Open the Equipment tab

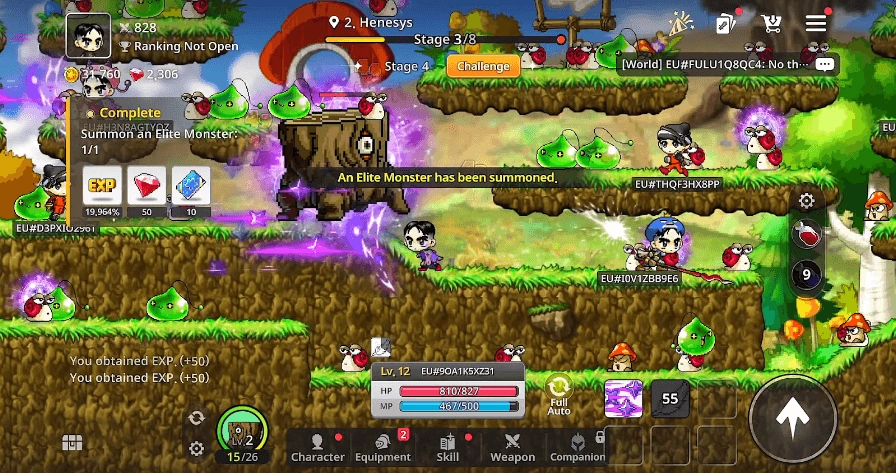click(383, 447)
